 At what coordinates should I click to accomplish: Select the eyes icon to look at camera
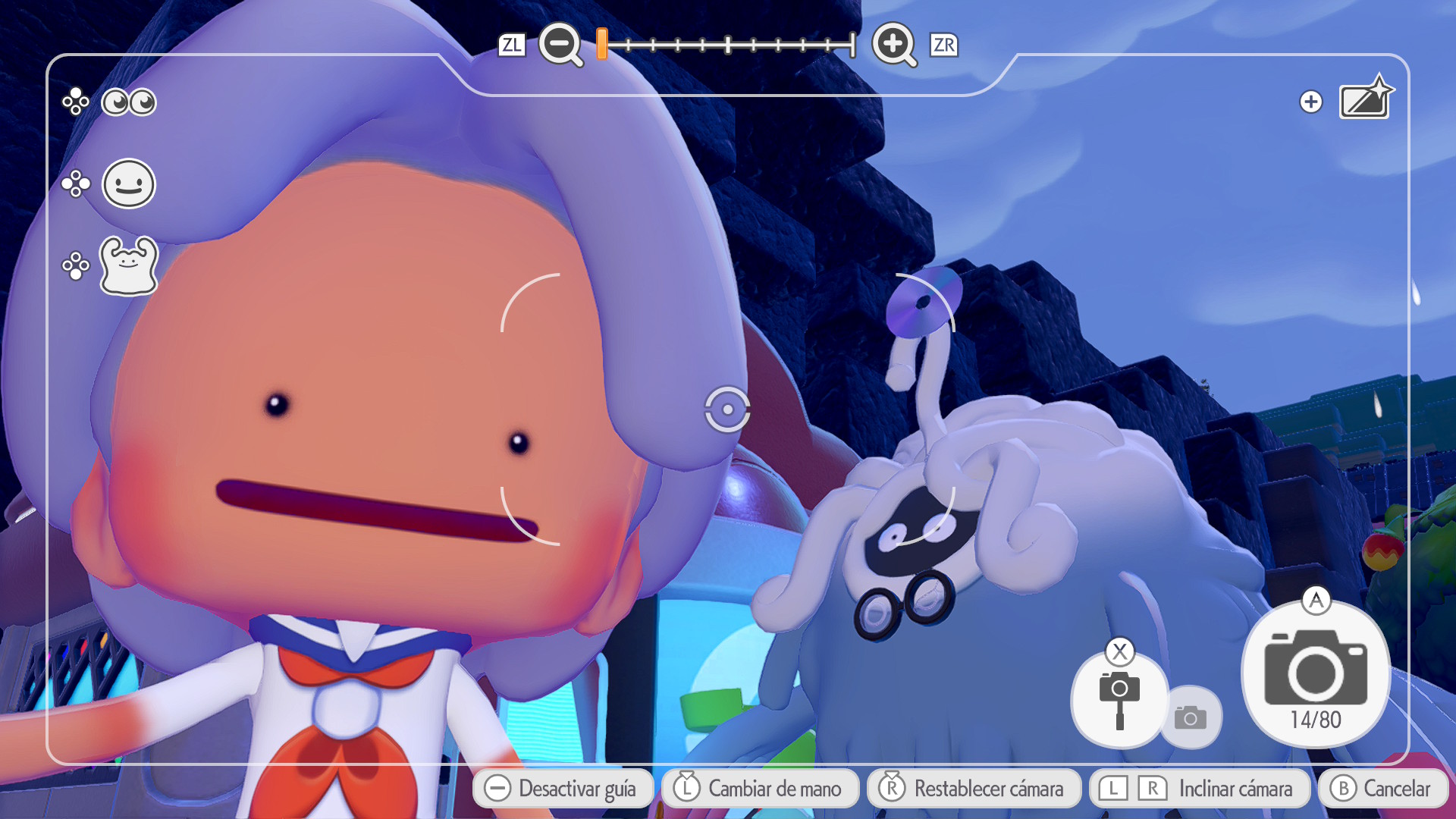point(127,102)
